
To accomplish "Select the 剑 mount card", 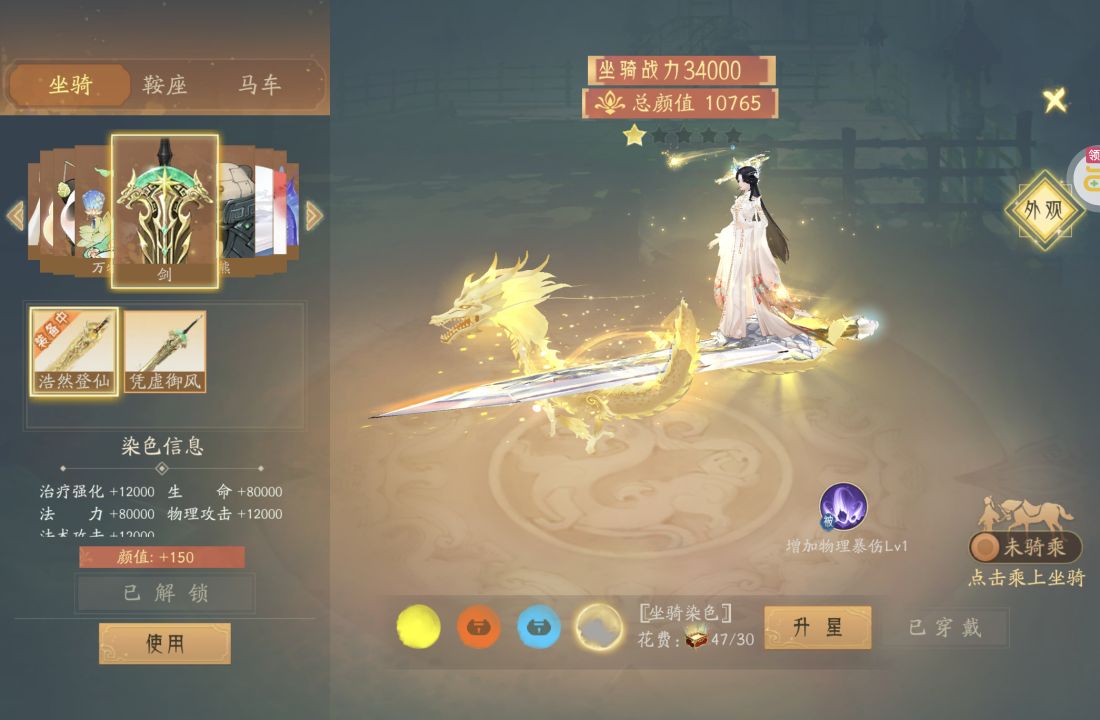I will (x=165, y=211).
